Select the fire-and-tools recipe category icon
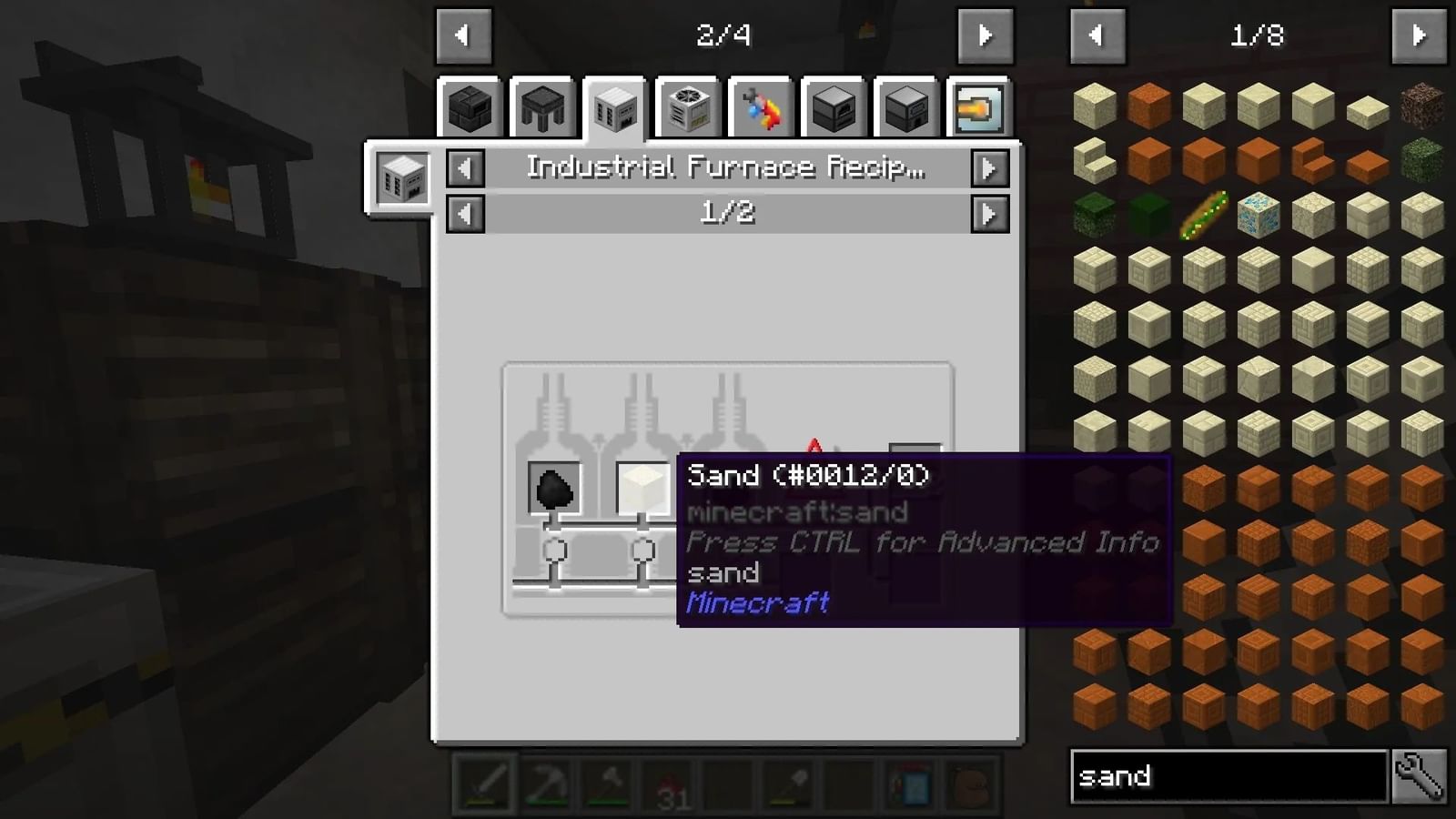 pyautogui.click(x=759, y=107)
